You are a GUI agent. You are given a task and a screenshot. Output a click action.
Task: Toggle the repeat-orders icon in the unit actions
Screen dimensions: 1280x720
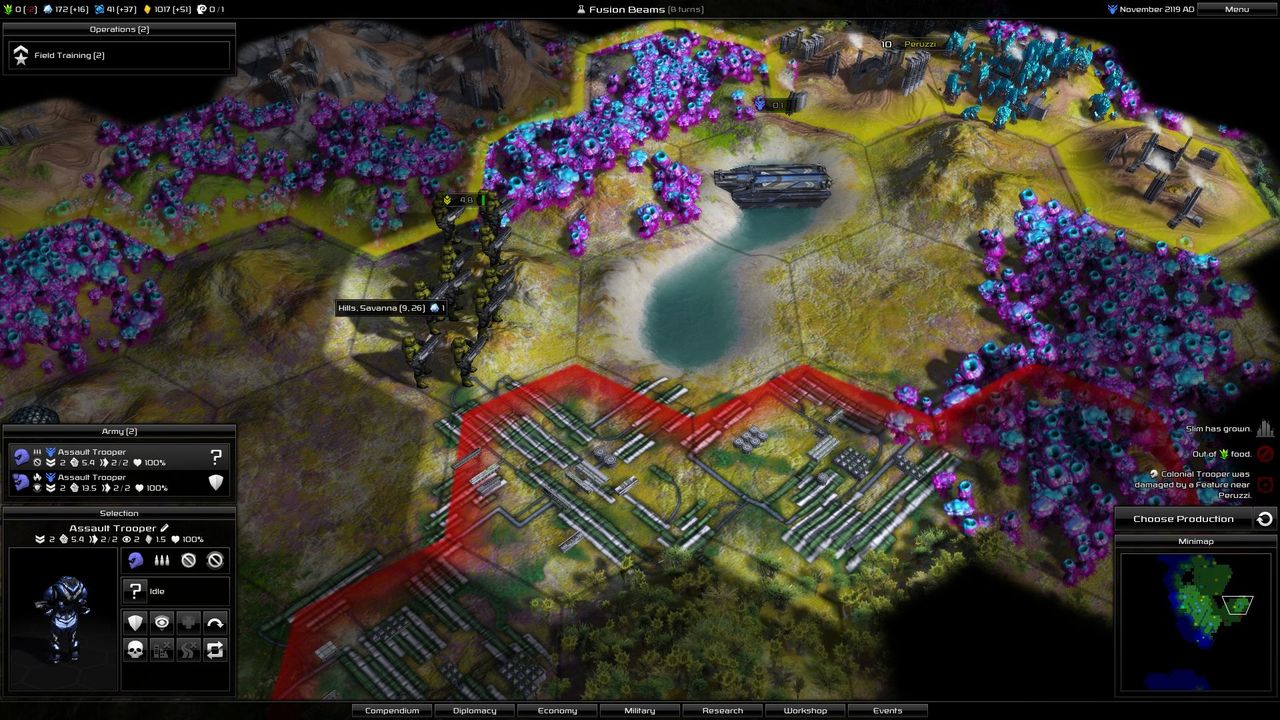click(217, 650)
